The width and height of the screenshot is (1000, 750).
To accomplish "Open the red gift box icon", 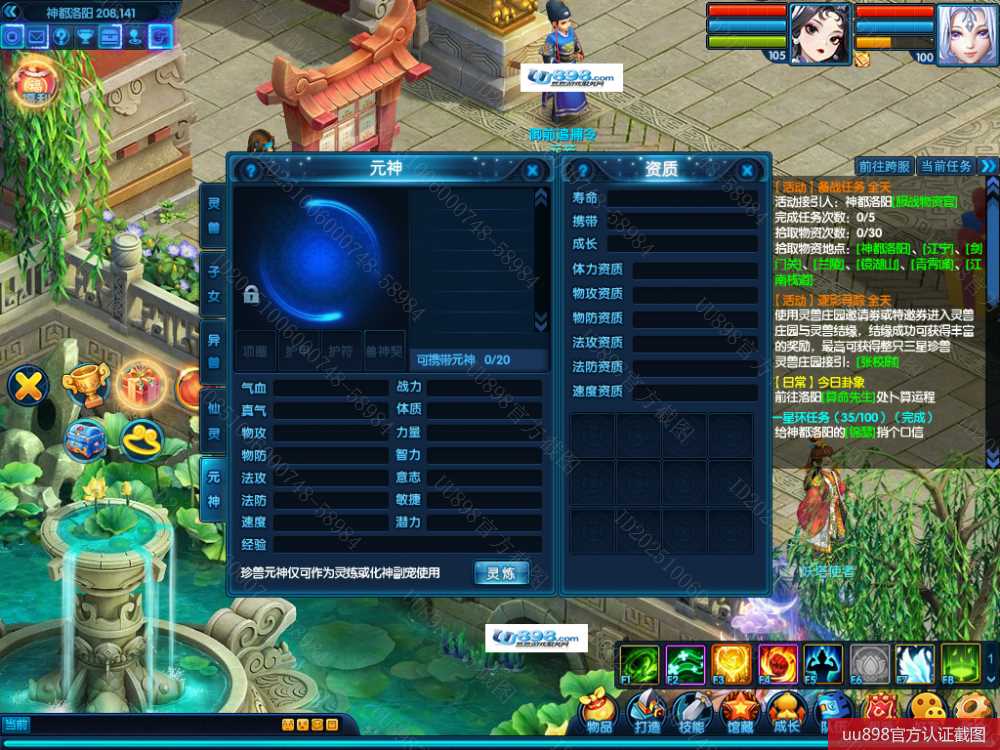I will pyautogui.click(x=142, y=384).
